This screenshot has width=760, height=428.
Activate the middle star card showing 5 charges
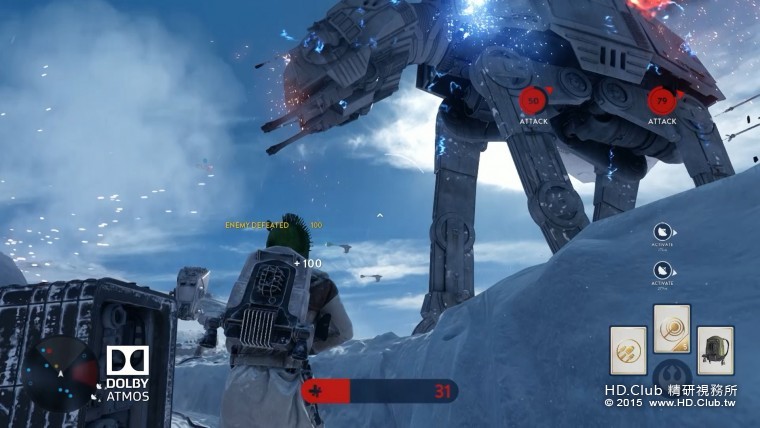tap(672, 328)
